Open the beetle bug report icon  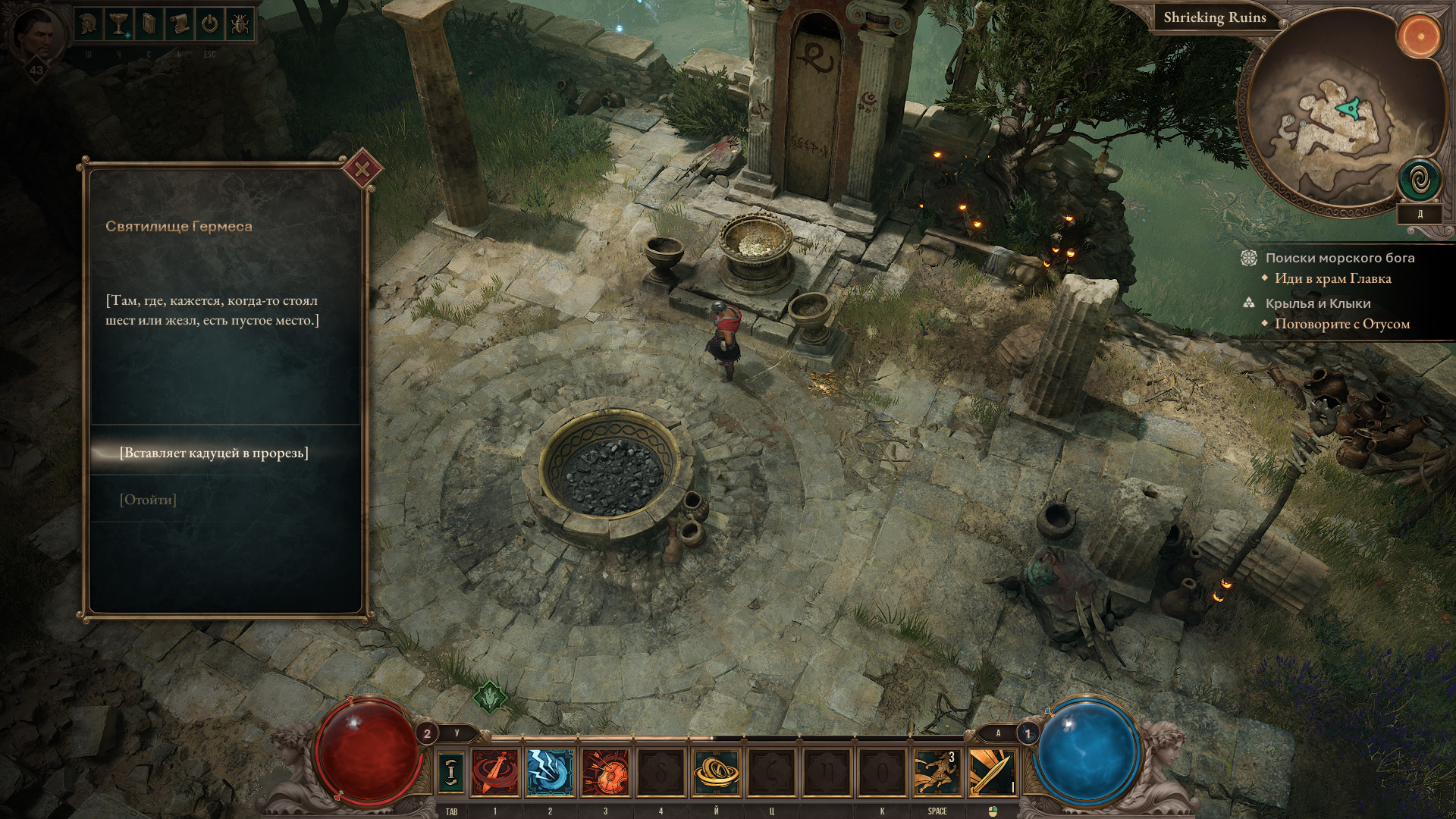click(x=239, y=24)
